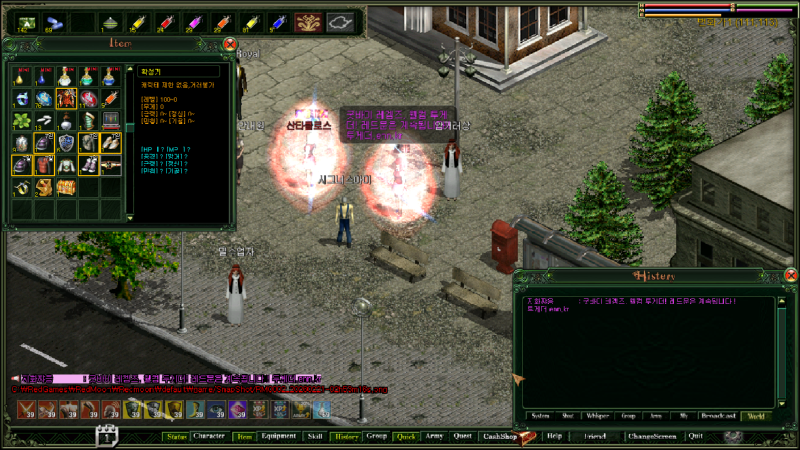Close the History chat window
Screen dimensions: 800x450
click(790, 275)
